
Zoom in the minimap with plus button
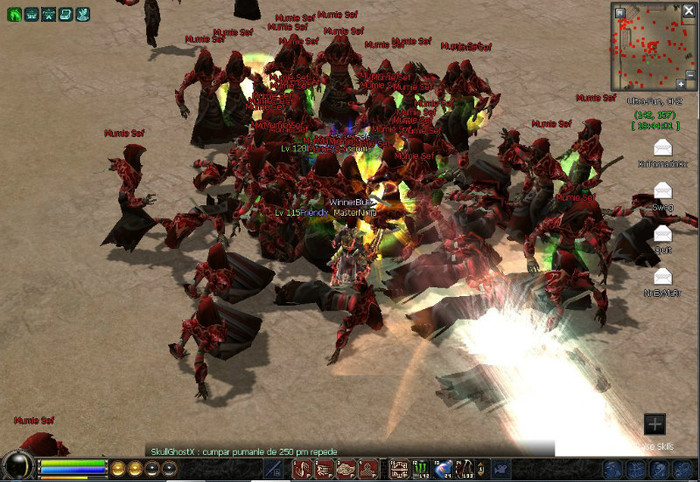pos(683,84)
